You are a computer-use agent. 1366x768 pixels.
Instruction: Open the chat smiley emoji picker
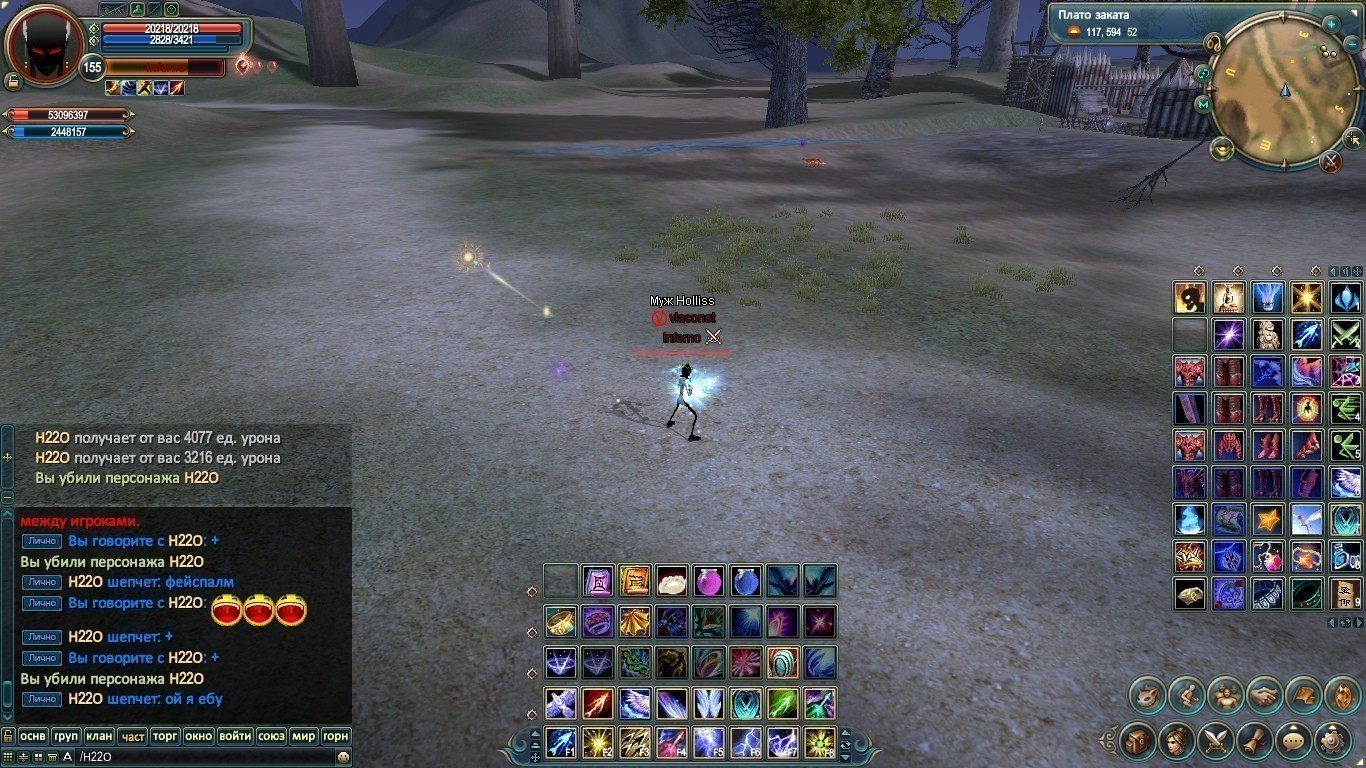[x=343, y=757]
